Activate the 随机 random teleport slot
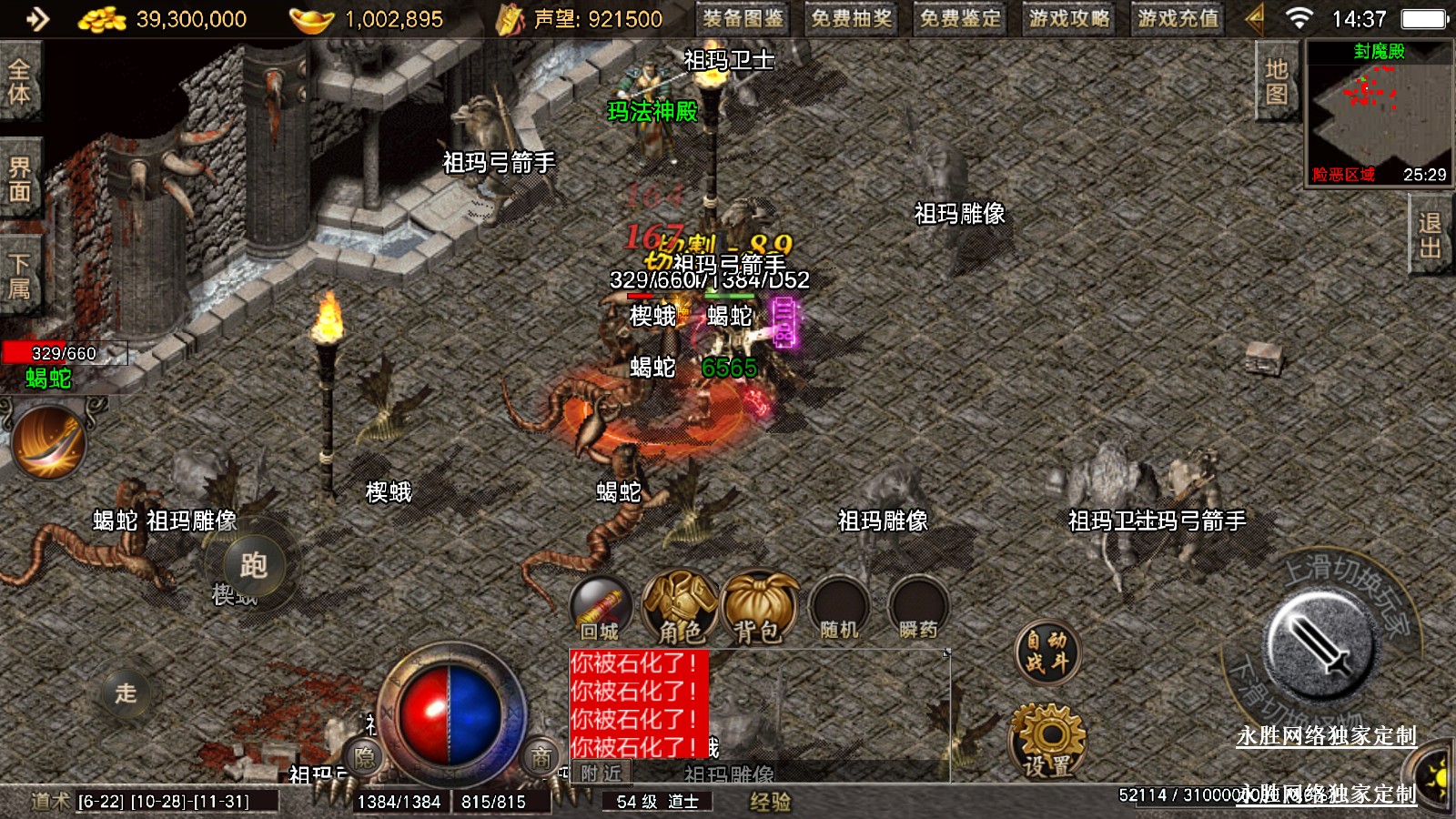This screenshot has width=1456, height=819. (839, 608)
